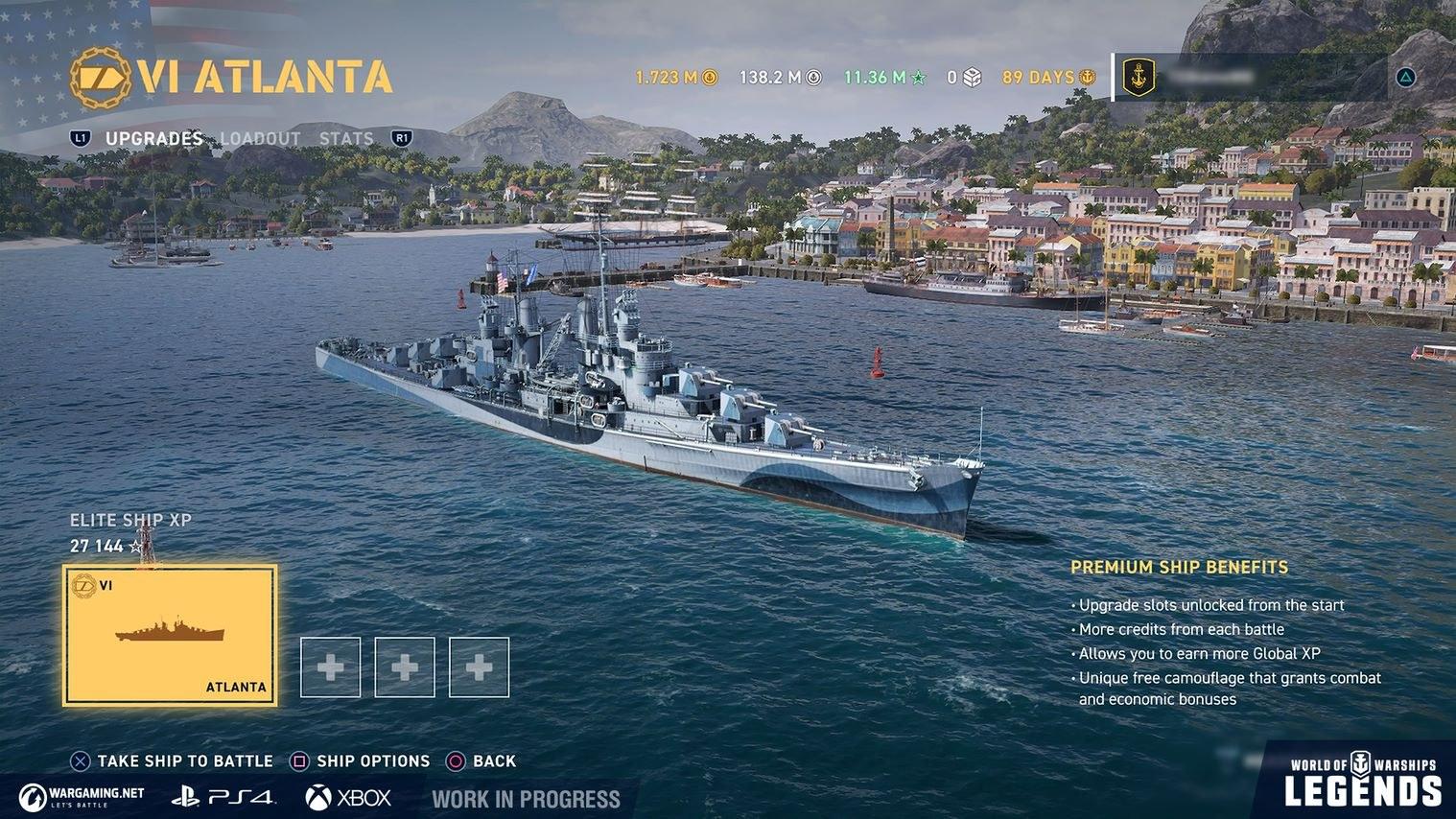The height and width of the screenshot is (819, 1456).
Task: Open the Loadout tab
Action: (x=260, y=138)
